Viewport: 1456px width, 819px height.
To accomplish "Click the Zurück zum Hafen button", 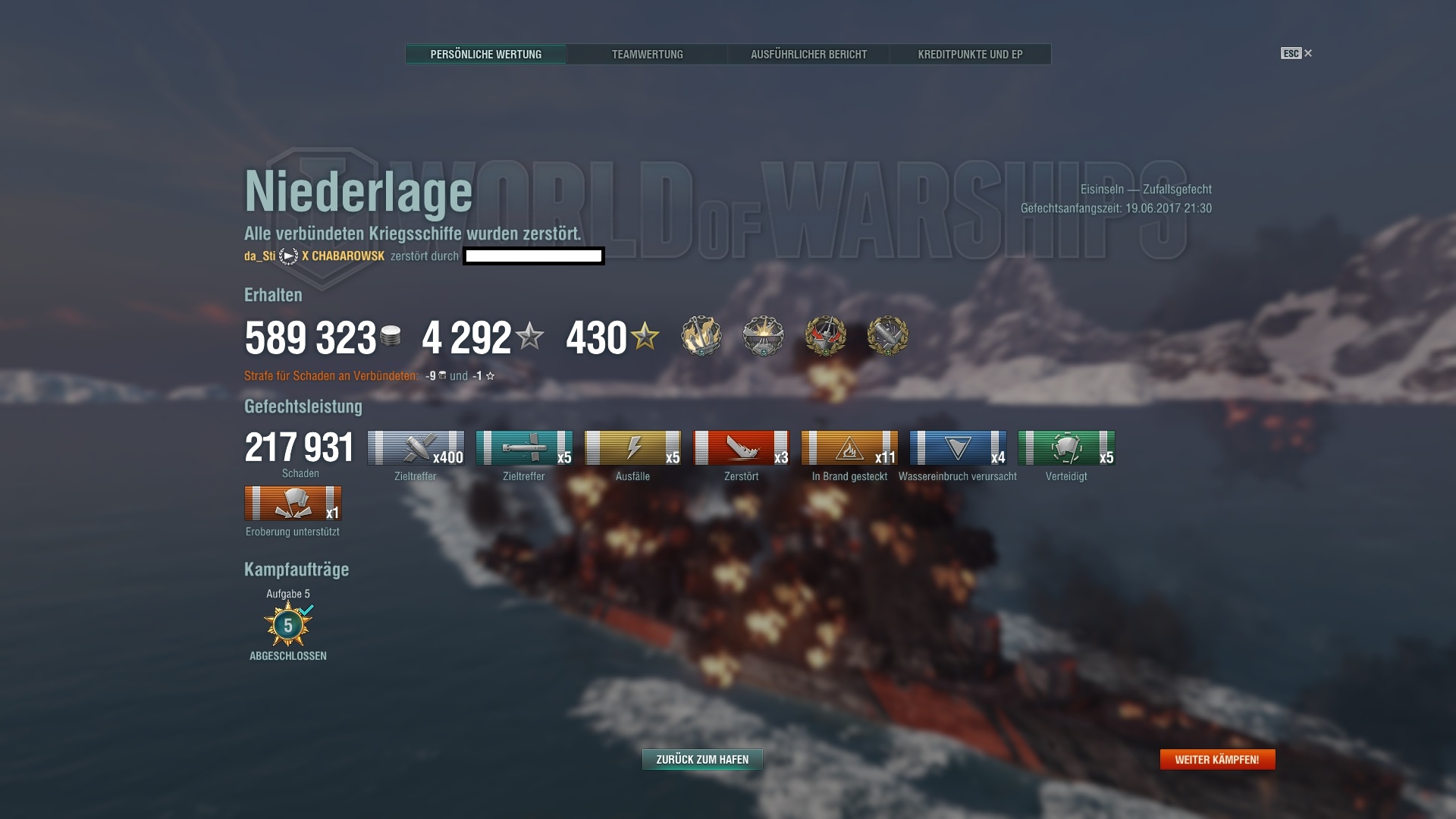I will click(x=702, y=759).
